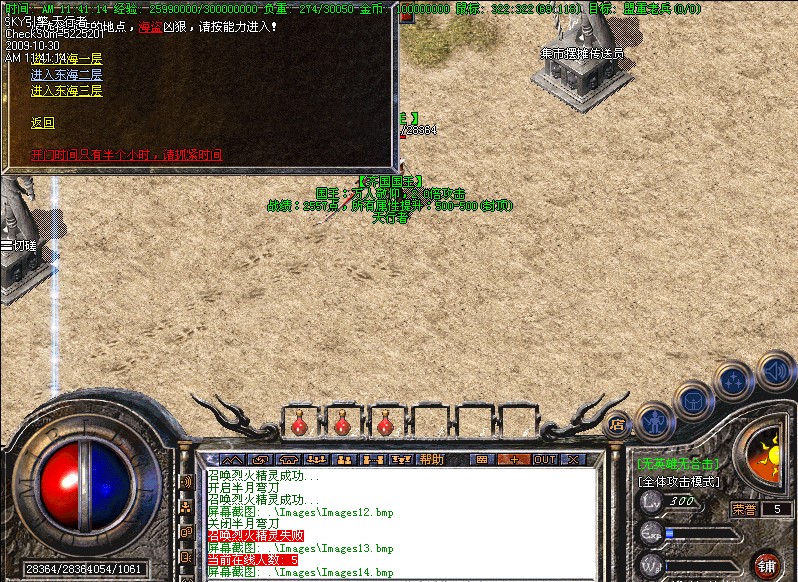Click the red 海盗 link in dialogue
Screen dimensions: 798x582
point(149,27)
